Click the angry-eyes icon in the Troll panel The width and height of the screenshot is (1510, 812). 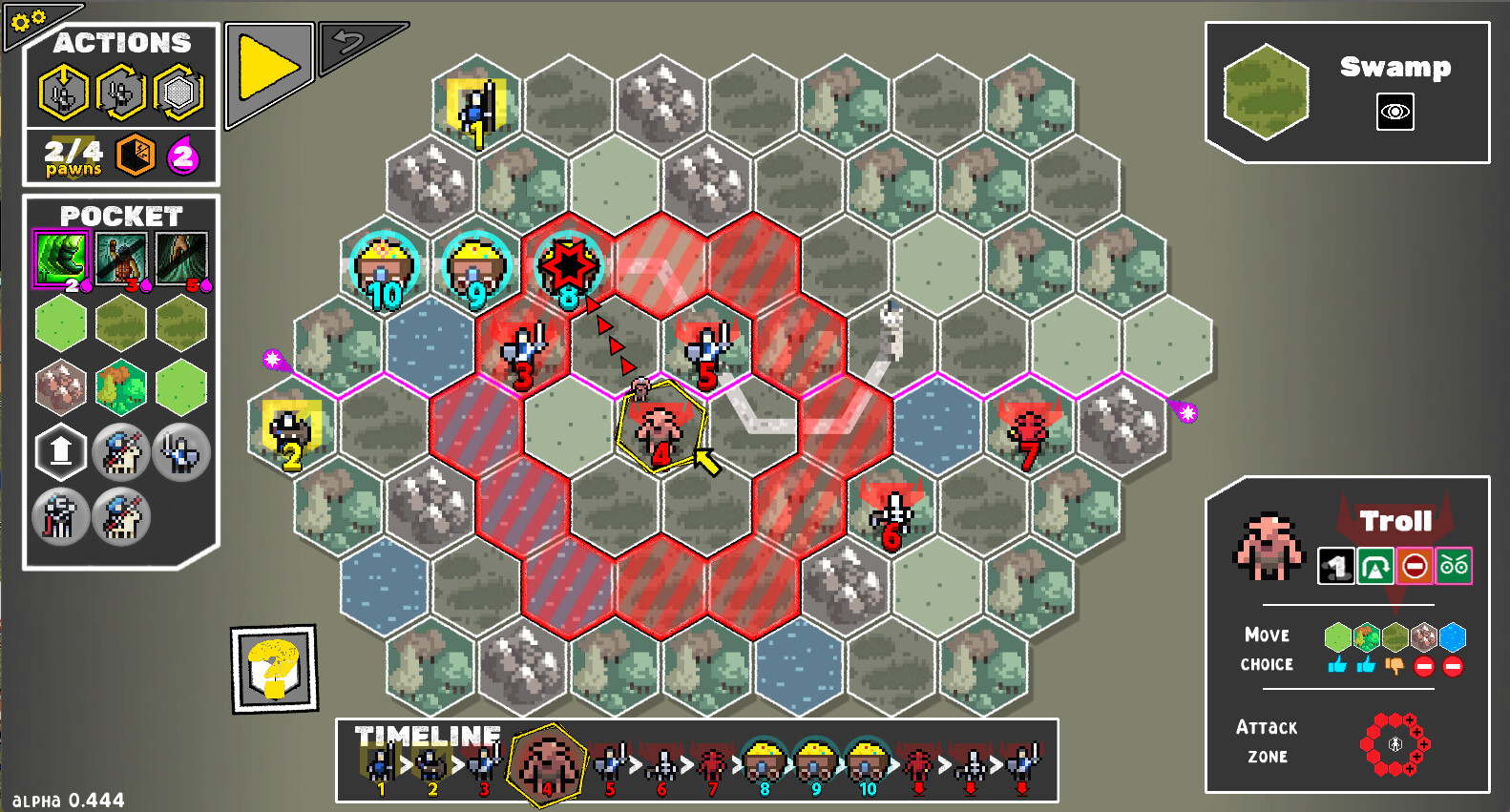tap(1454, 566)
